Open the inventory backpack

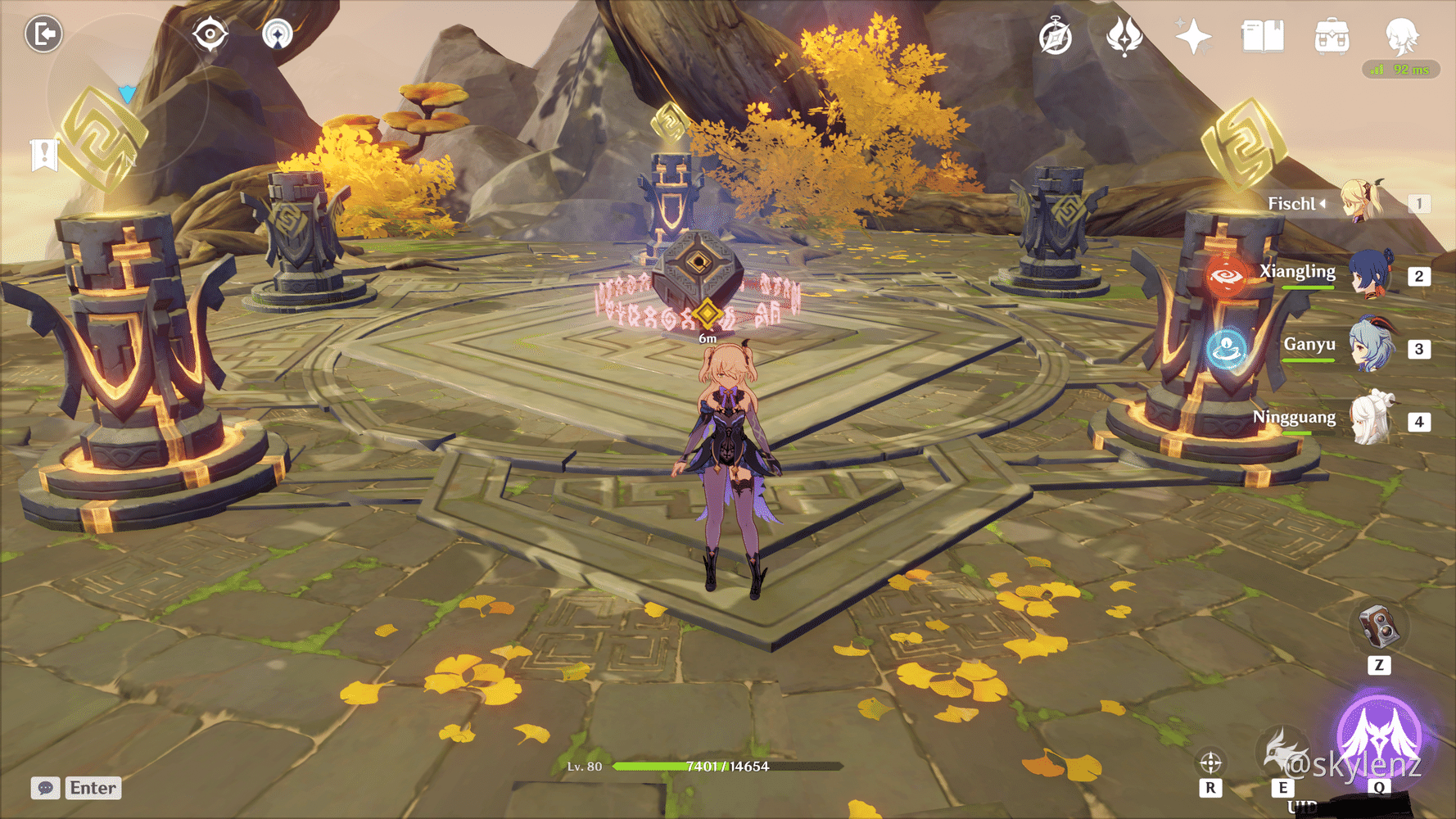pyautogui.click(x=1332, y=38)
